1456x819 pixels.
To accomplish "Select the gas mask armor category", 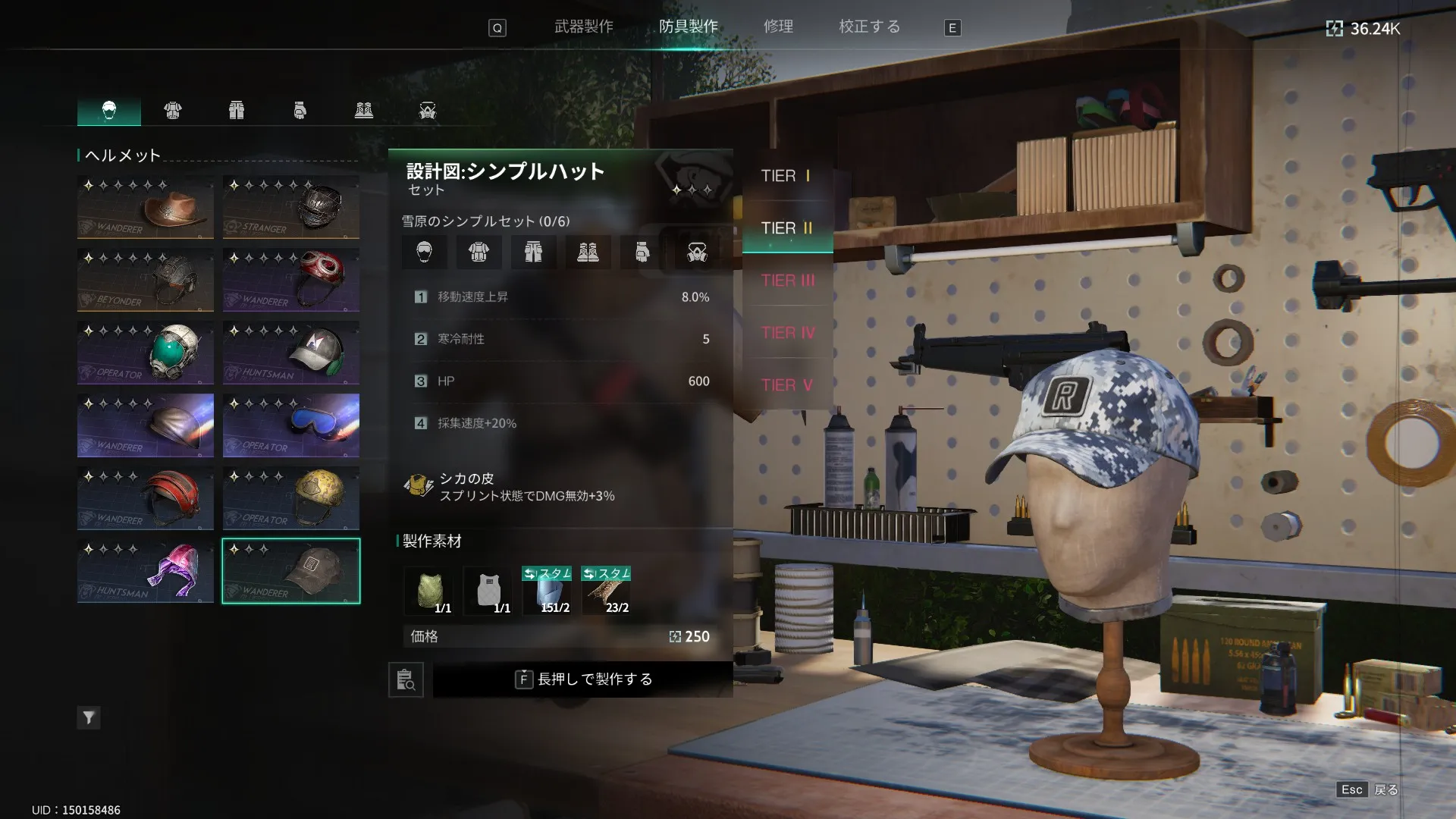I will point(428,111).
